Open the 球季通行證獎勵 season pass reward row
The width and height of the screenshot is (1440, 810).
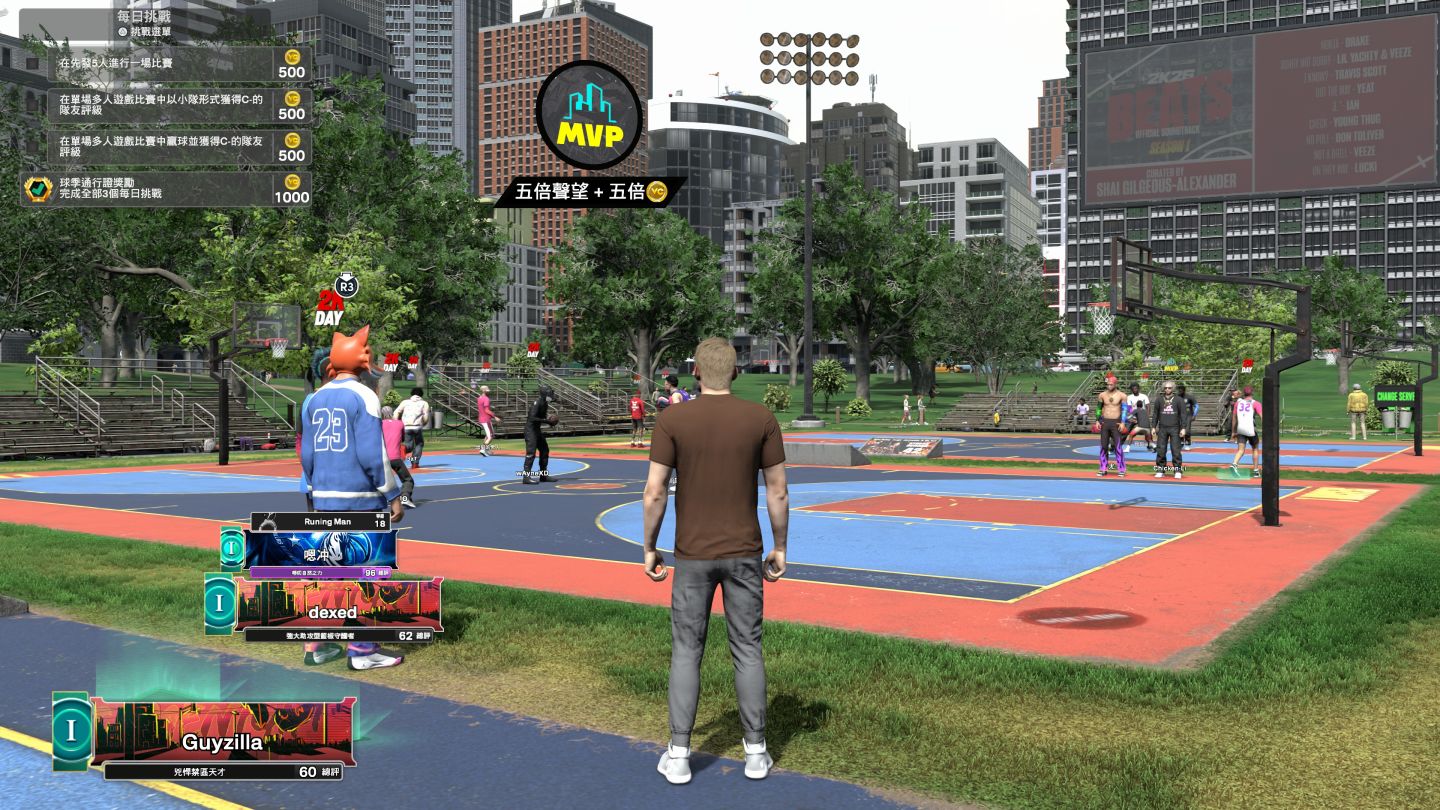(x=166, y=189)
